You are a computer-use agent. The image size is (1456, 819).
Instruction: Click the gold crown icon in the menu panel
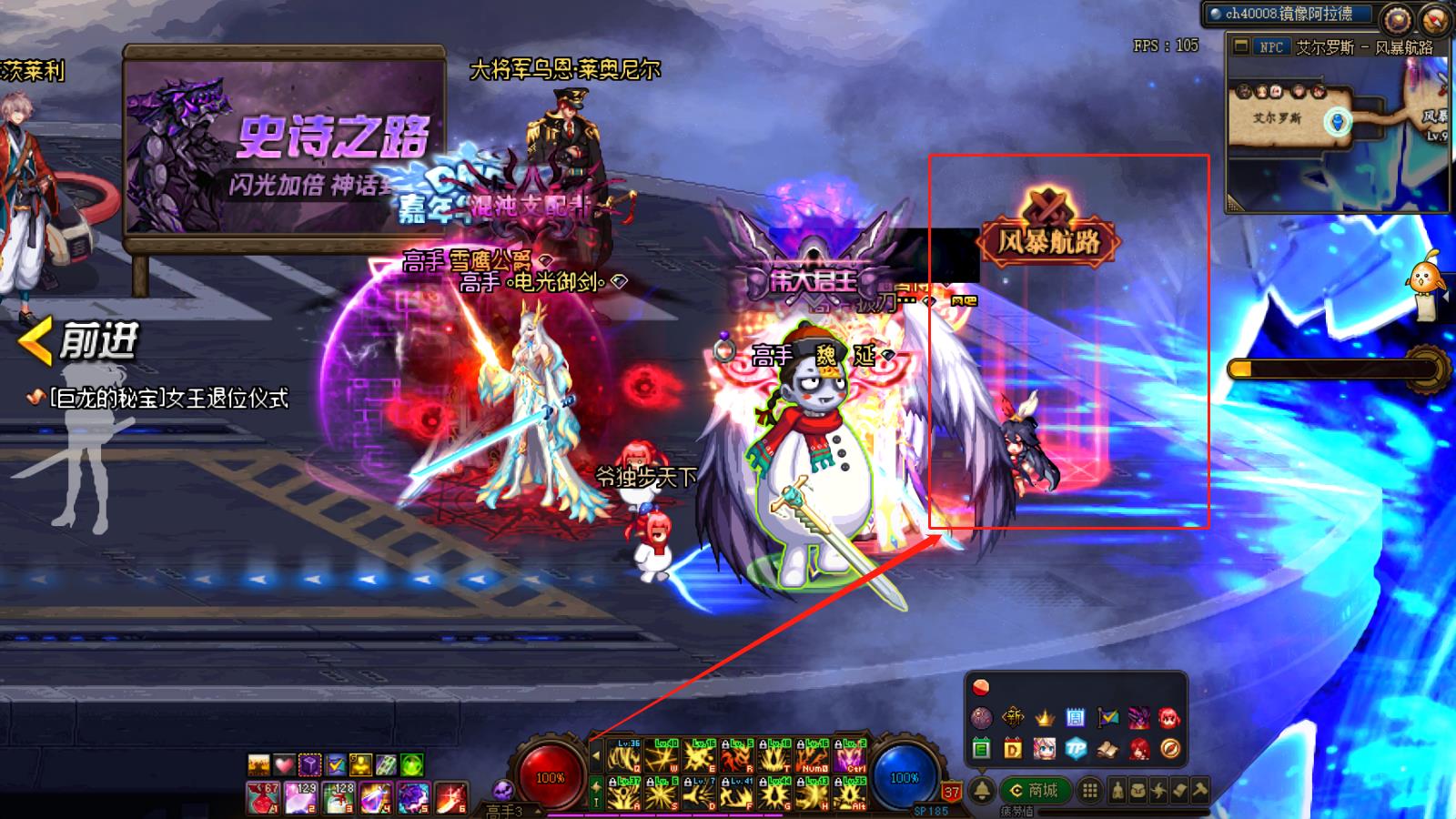coord(1044,718)
